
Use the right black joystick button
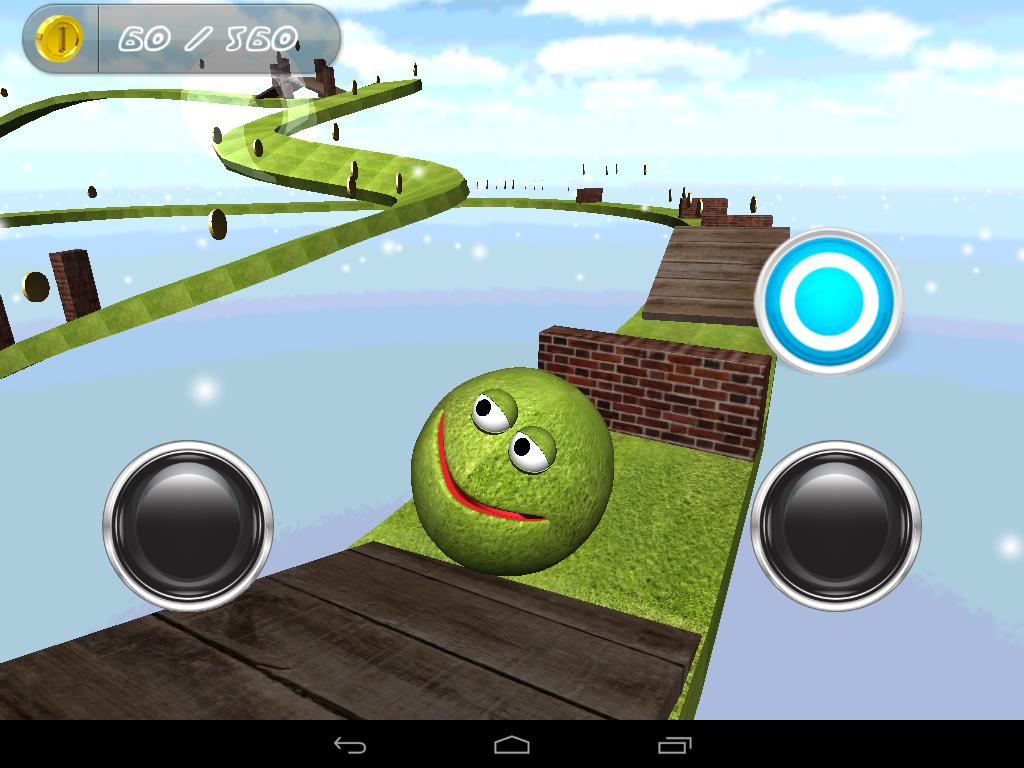click(x=835, y=525)
